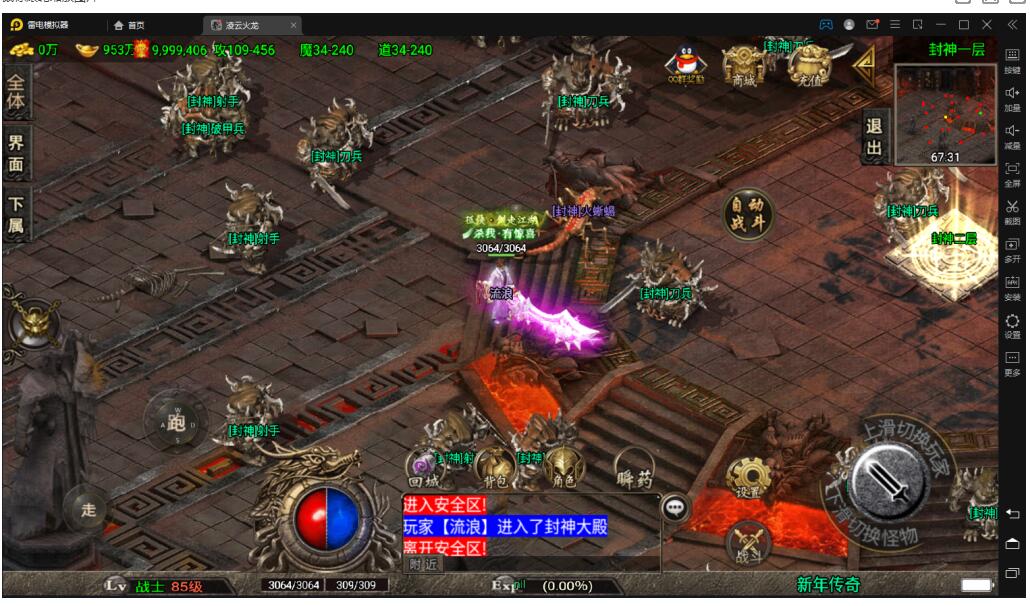Click the emulator 全屏 fullscreen button
Viewport: 1030px width, 606px height.
1012,174
